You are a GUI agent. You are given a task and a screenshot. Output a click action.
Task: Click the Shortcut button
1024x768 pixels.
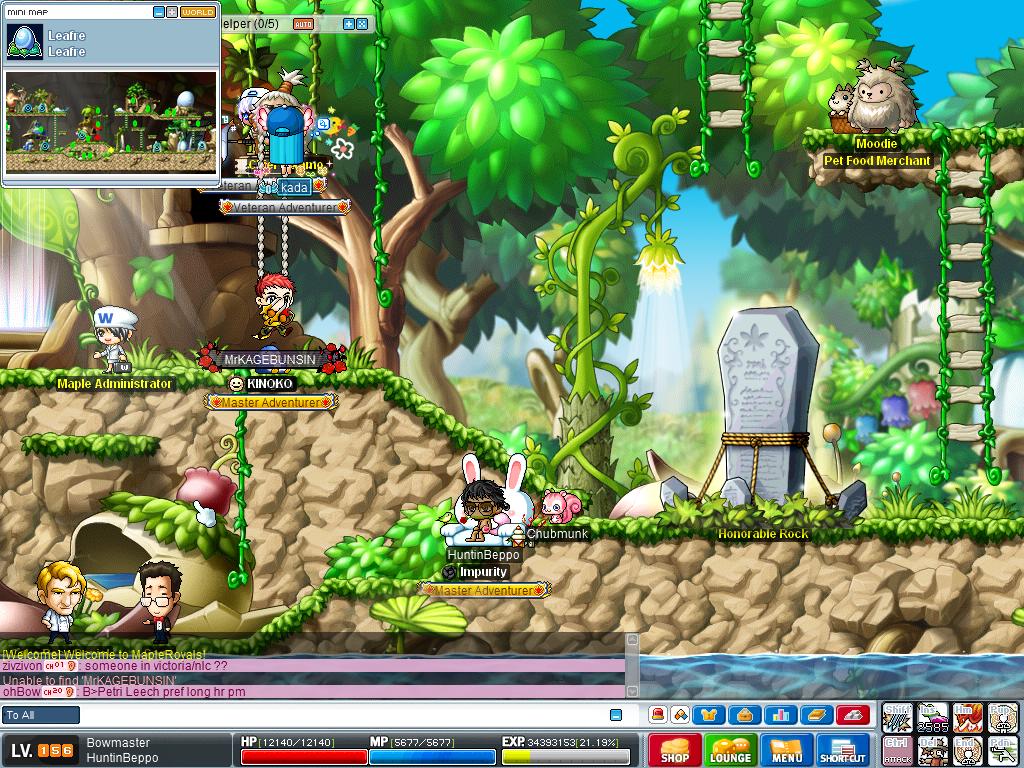point(843,751)
